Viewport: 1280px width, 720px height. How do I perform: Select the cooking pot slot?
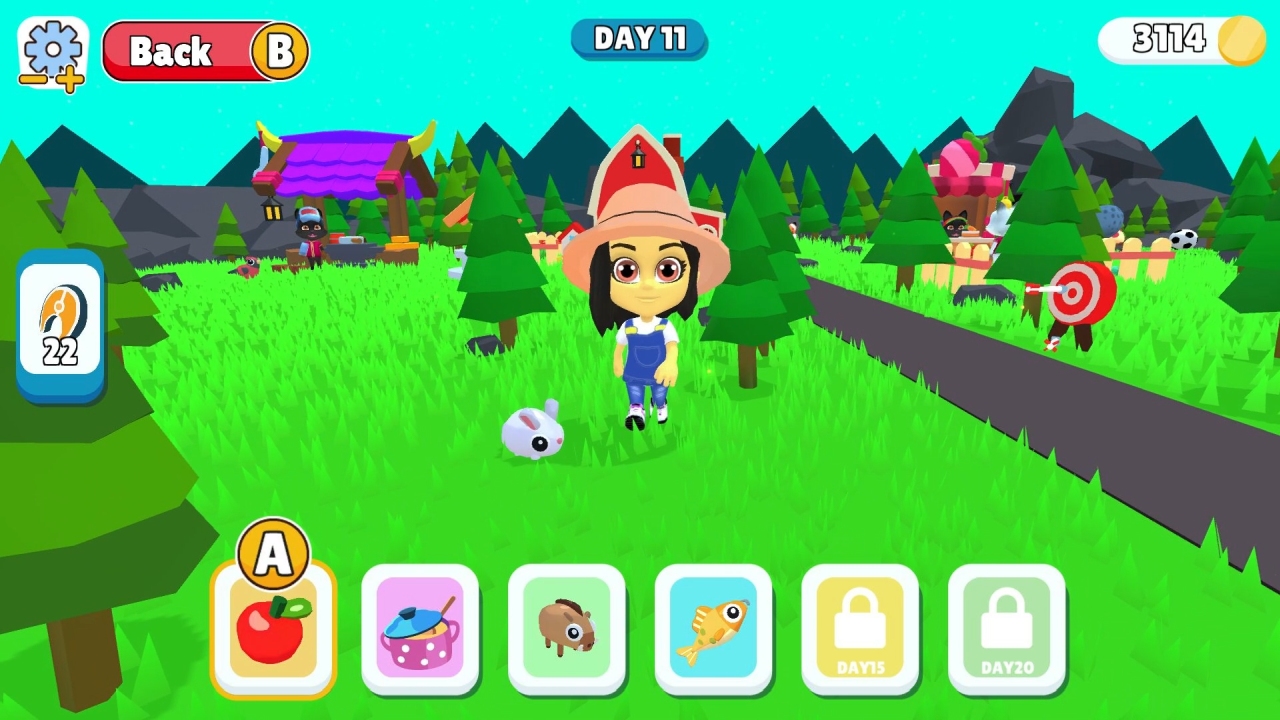420,630
